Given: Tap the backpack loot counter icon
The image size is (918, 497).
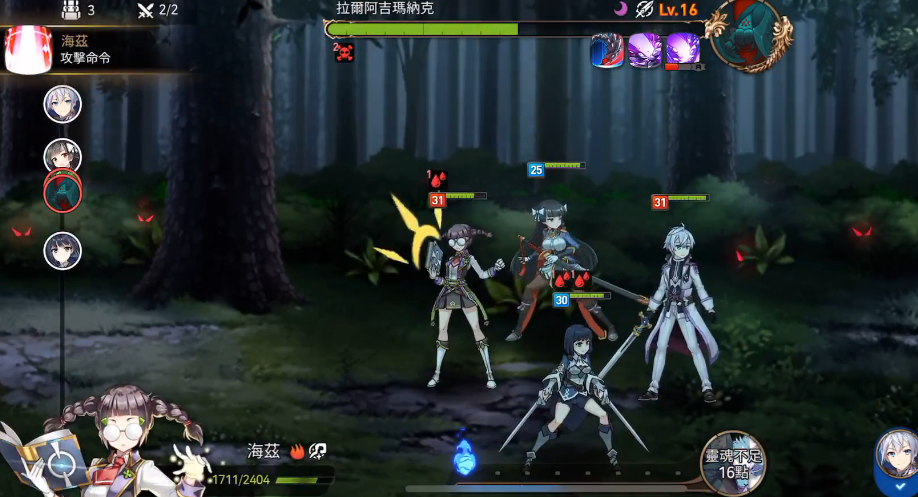Looking at the screenshot, I should 70,10.
